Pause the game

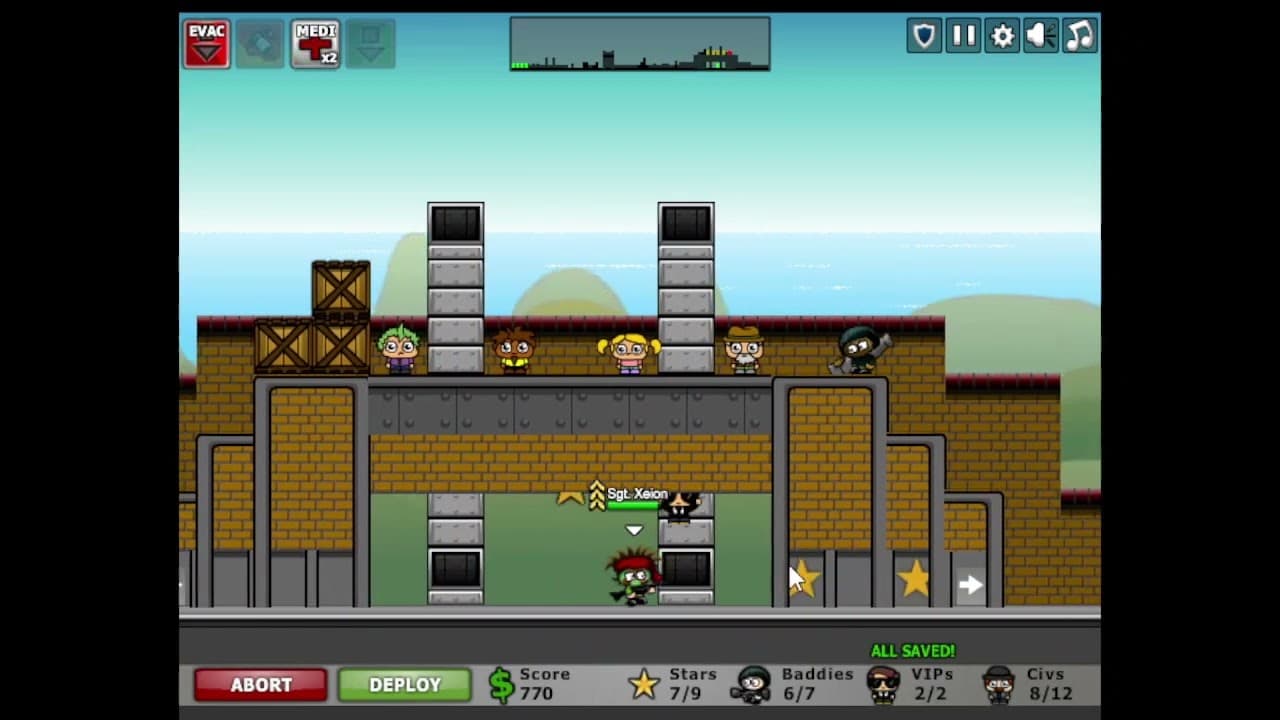pos(962,35)
